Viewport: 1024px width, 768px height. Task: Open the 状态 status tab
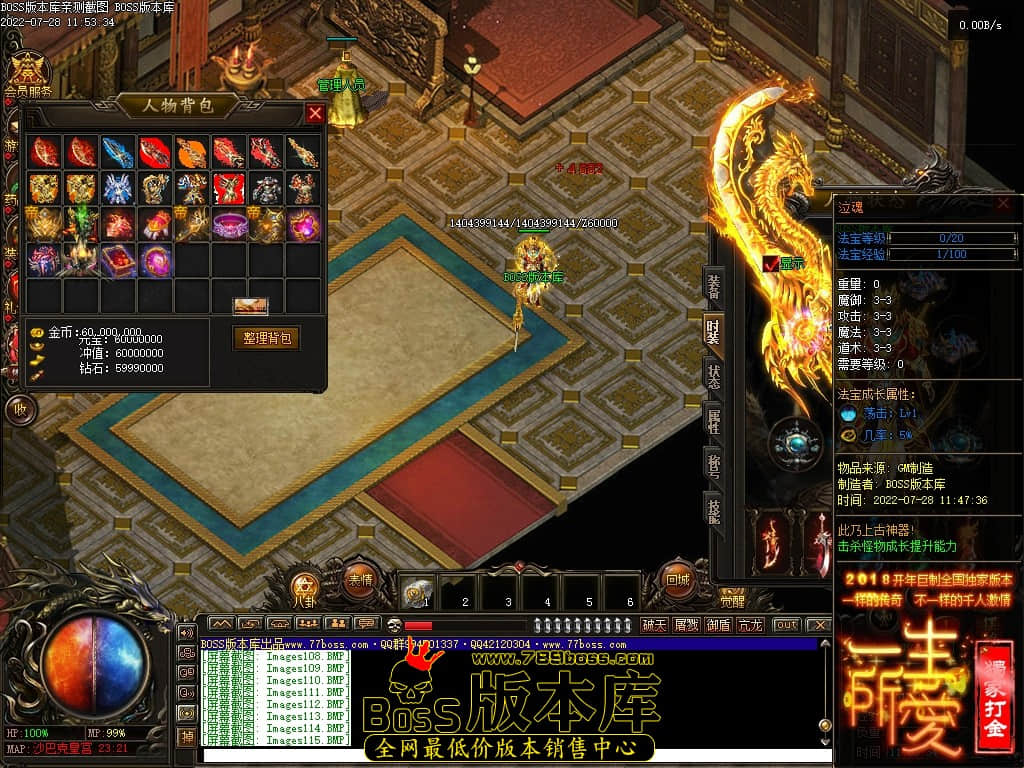tap(713, 377)
